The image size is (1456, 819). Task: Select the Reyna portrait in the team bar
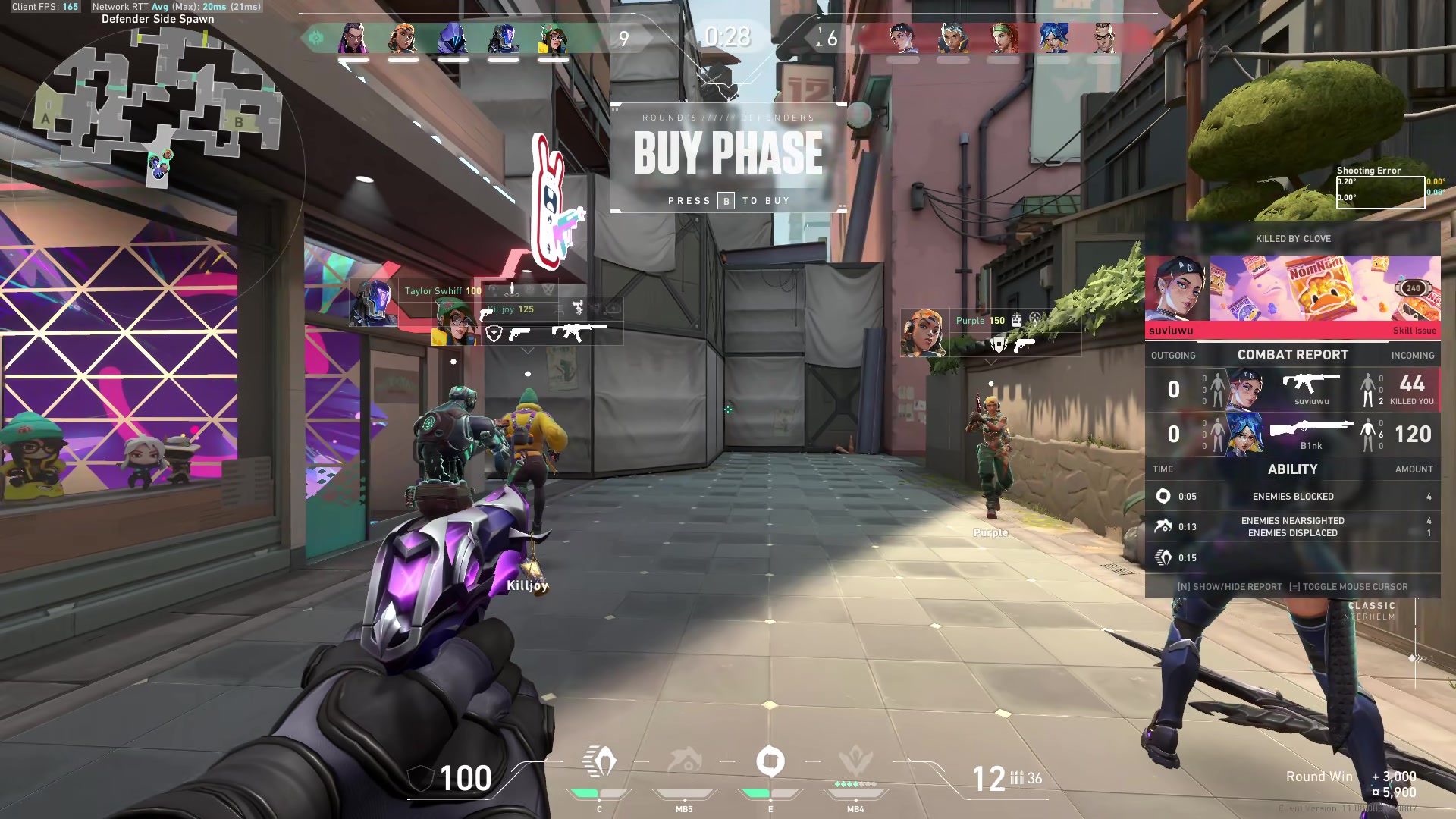click(353, 38)
